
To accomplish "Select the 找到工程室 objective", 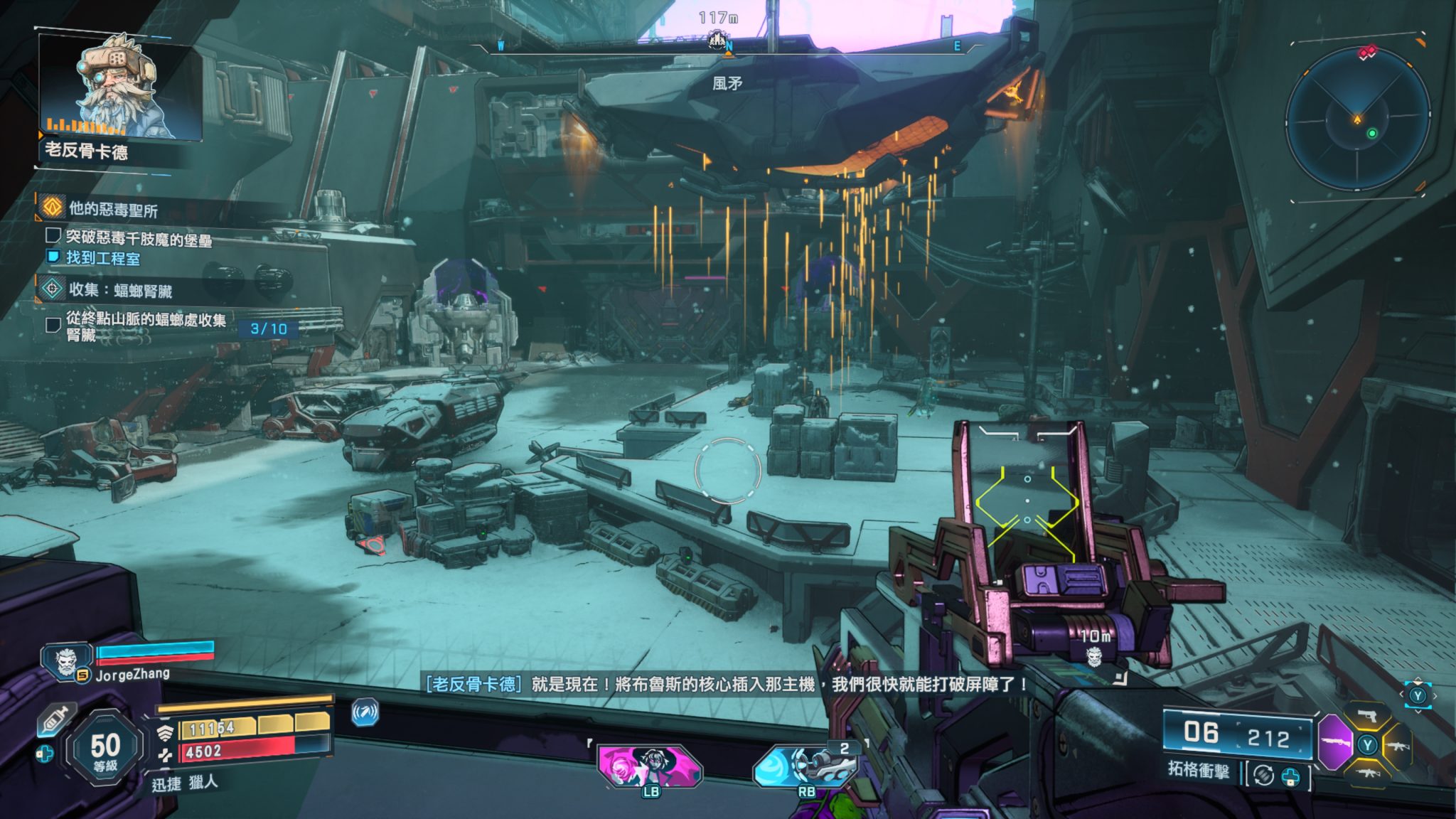I will 102,258.
